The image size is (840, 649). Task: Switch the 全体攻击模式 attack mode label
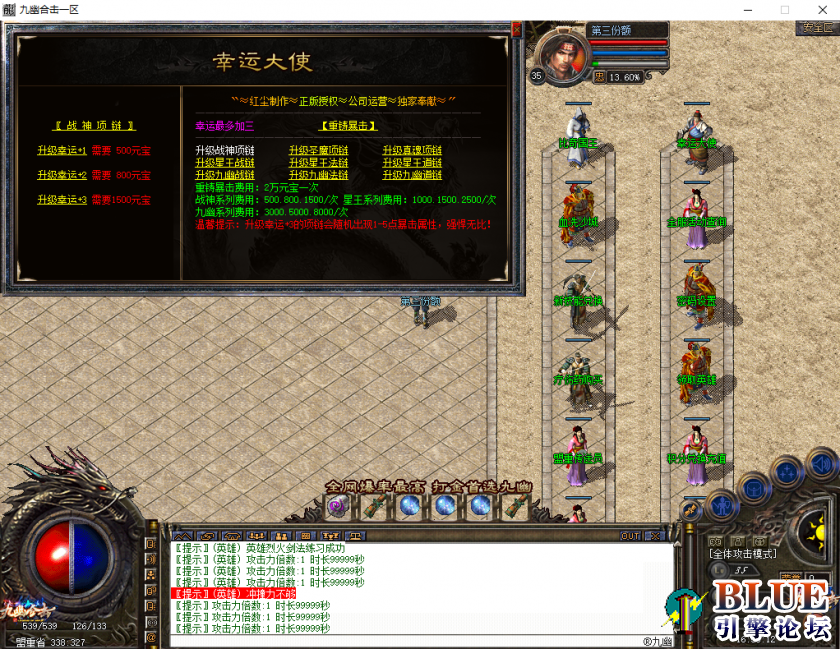[x=743, y=553]
